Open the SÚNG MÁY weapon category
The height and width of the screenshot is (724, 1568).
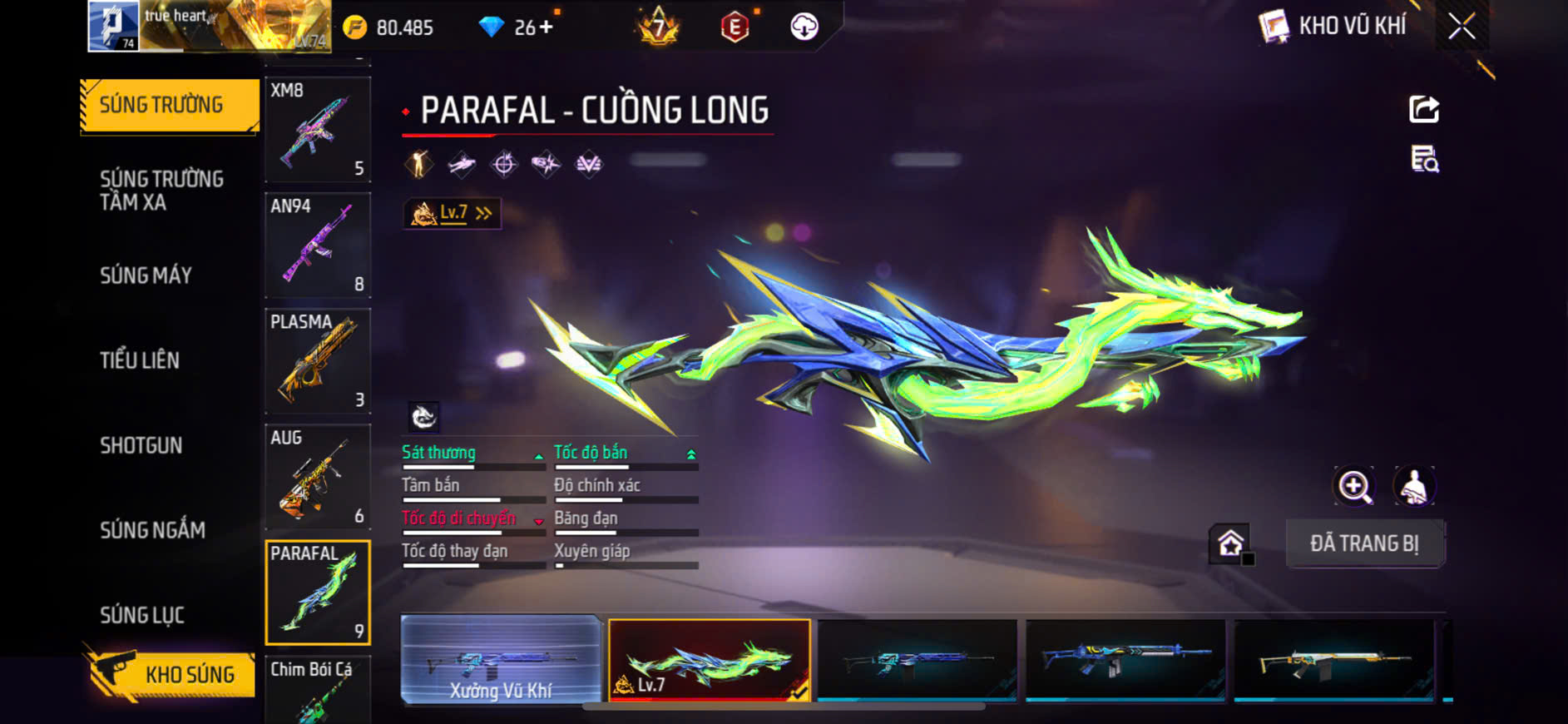tap(146, 275)
